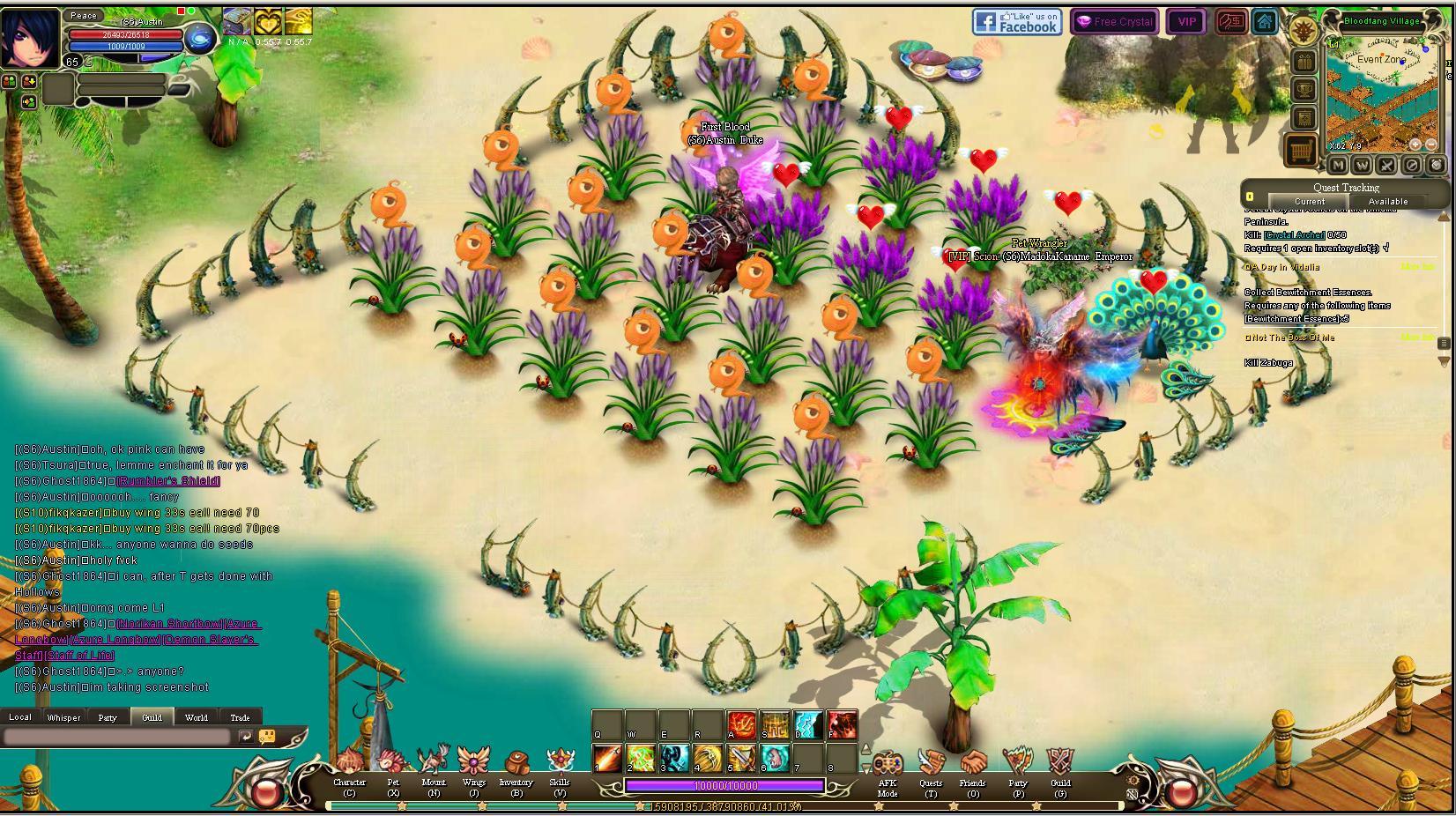Switch quest tracking to Available tab
Screen dimensions: 1456x816
coord(1387,202)
